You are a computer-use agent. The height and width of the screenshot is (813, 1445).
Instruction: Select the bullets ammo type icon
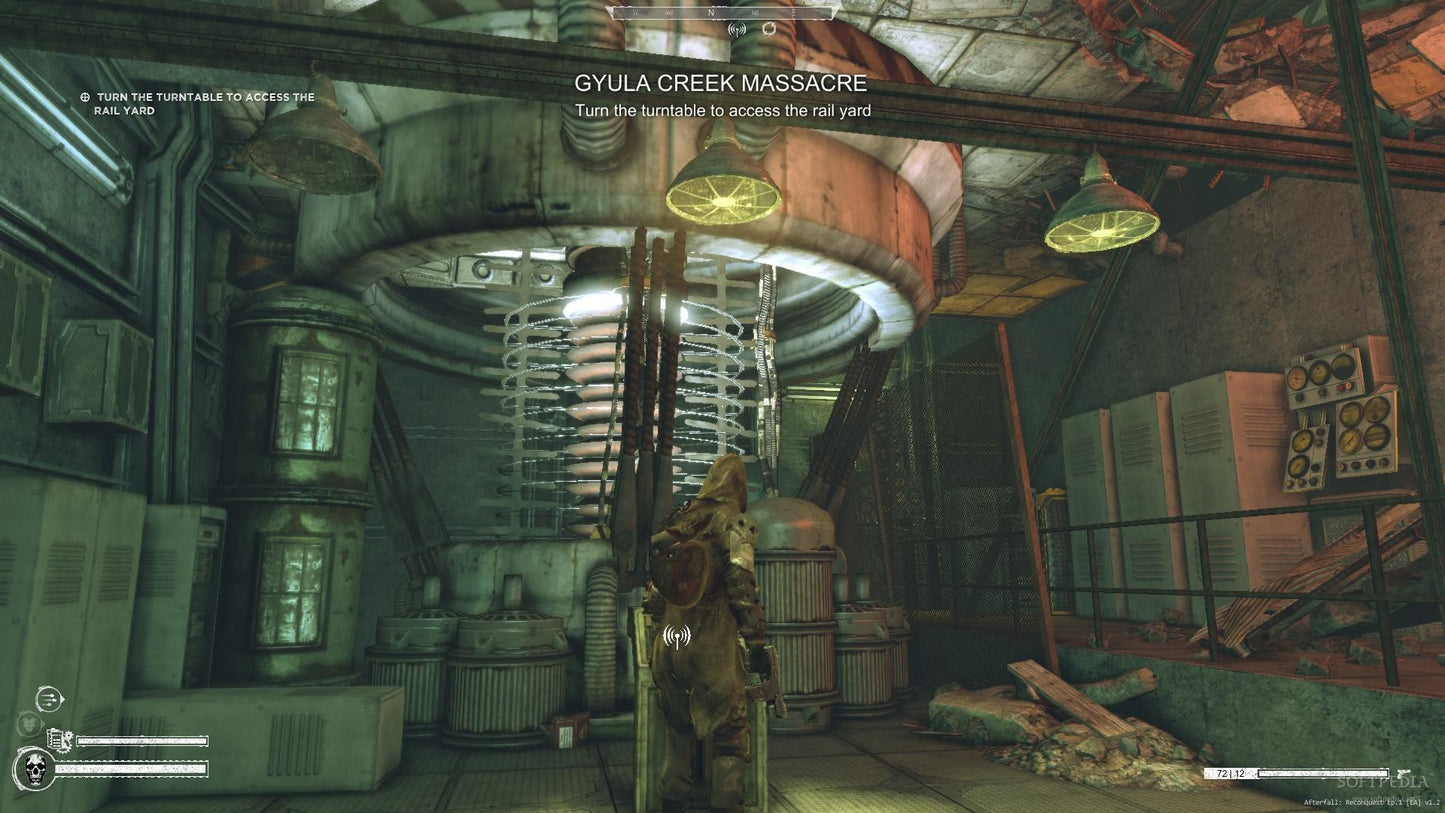point(48,698)
